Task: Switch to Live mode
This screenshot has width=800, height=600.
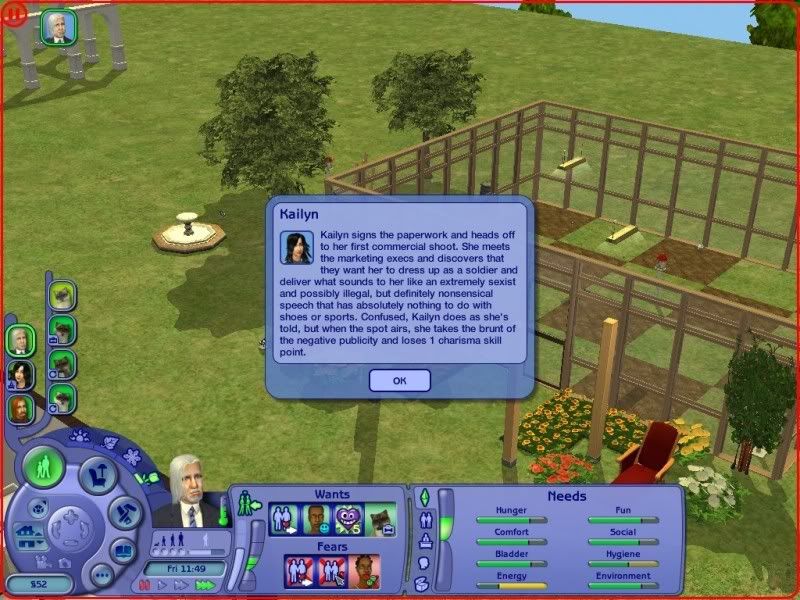Action: point(44,468)
